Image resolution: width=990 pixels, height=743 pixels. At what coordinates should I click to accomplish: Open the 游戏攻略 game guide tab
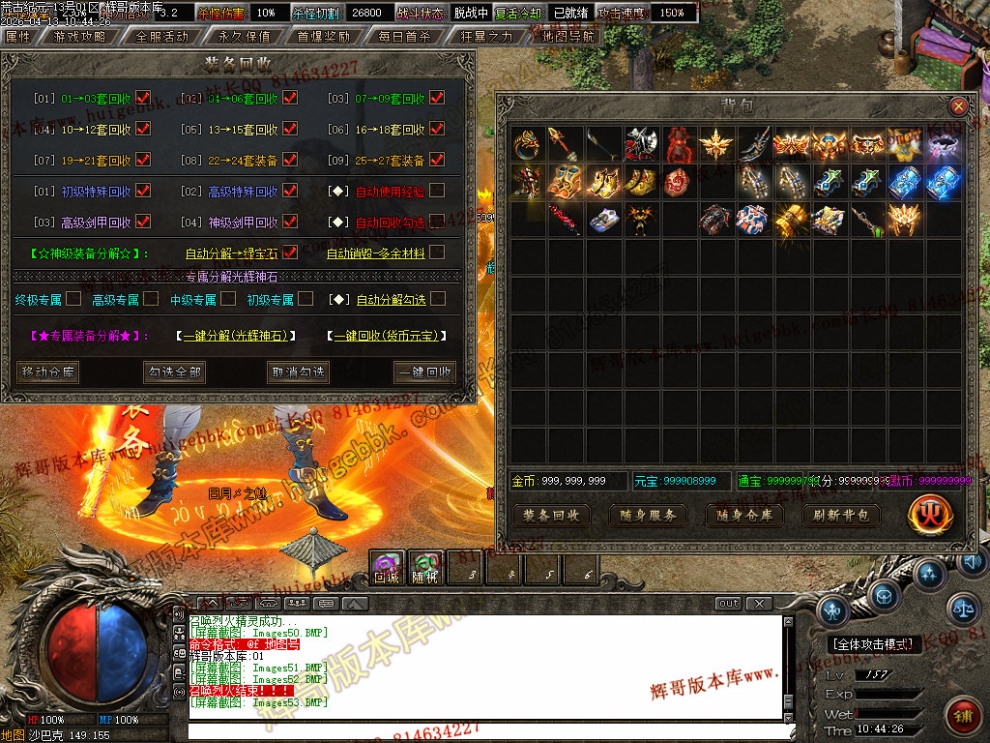pos(79,36)
